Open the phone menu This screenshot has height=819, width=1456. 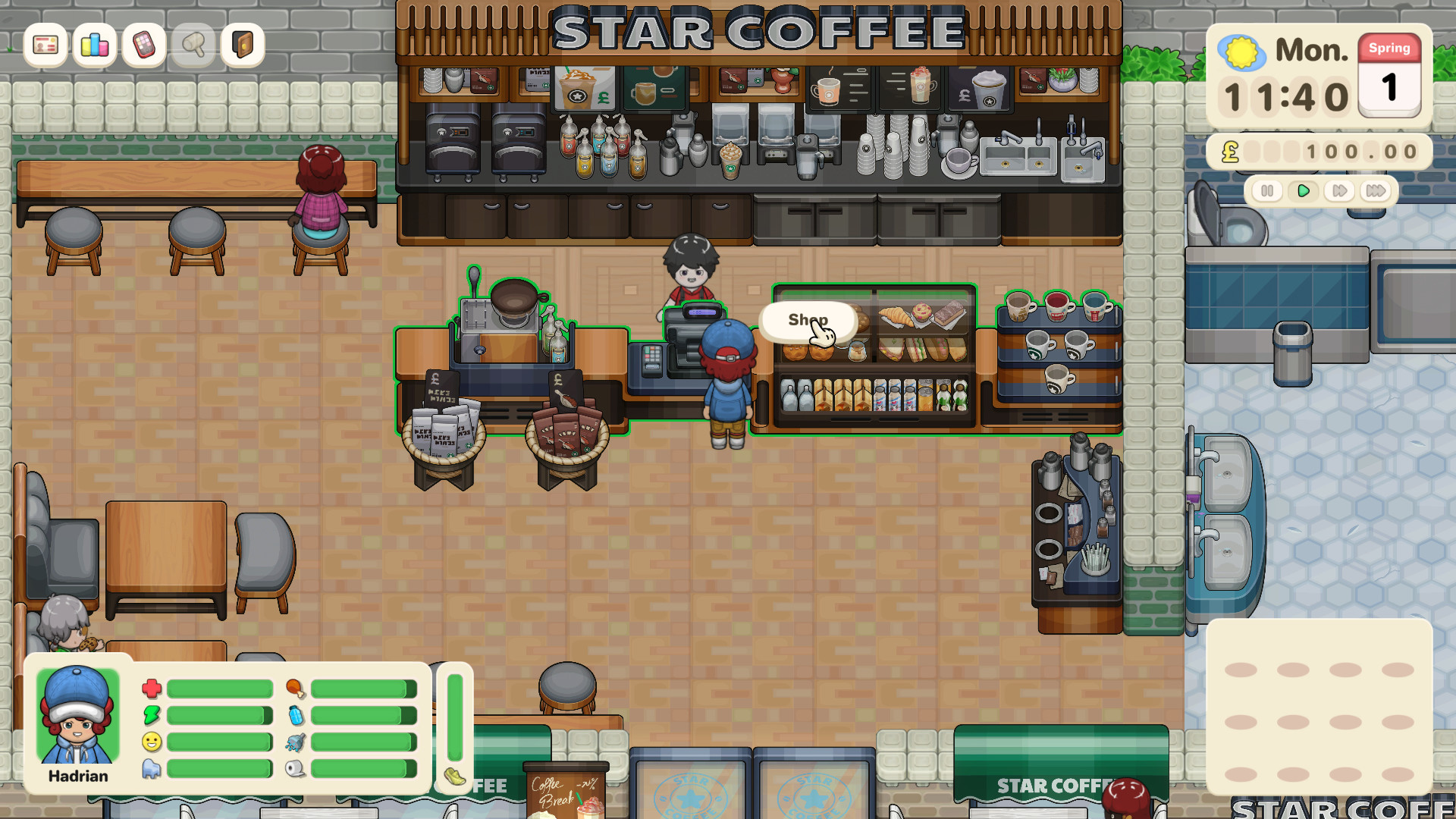pos(143,46)
